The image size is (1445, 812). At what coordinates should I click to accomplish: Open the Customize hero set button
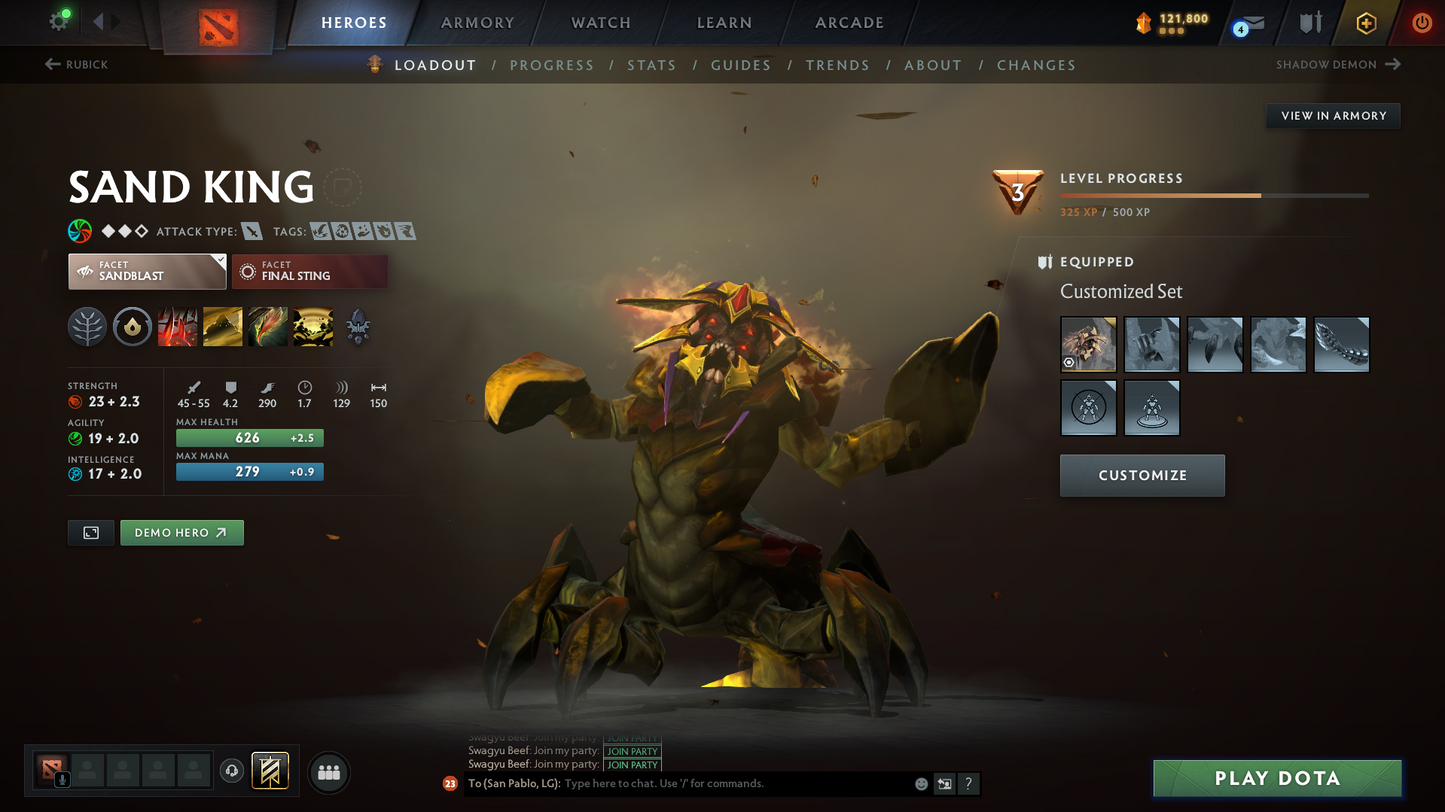pos(1142,475)
